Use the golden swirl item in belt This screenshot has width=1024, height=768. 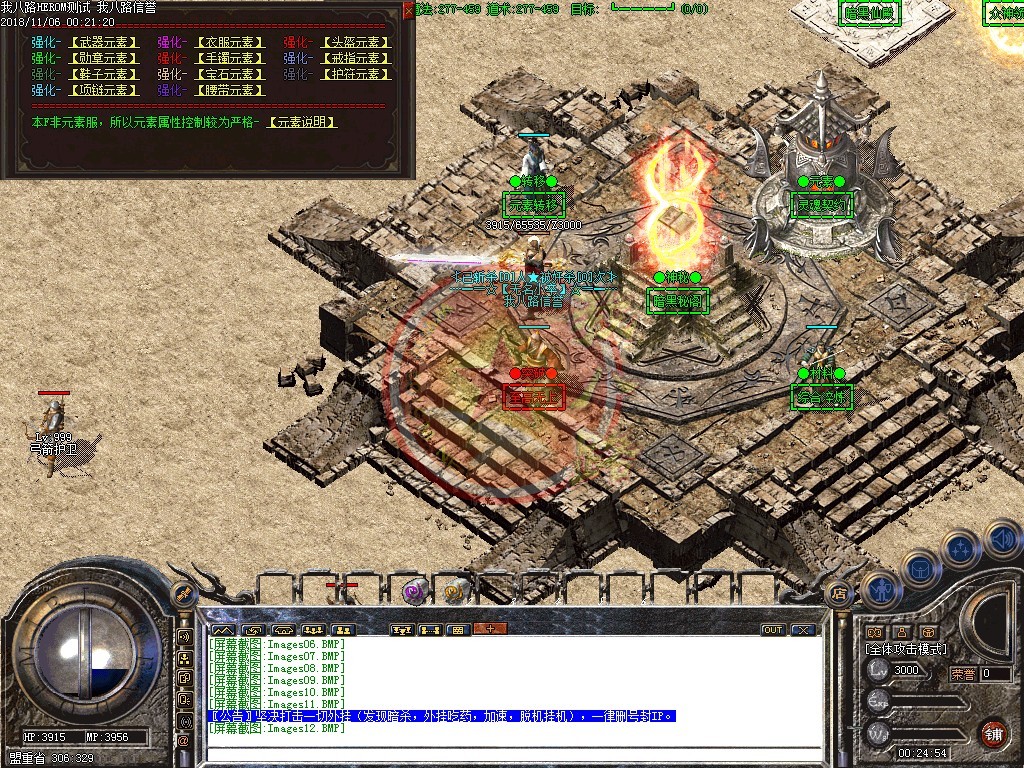click(x=456, y=592)
